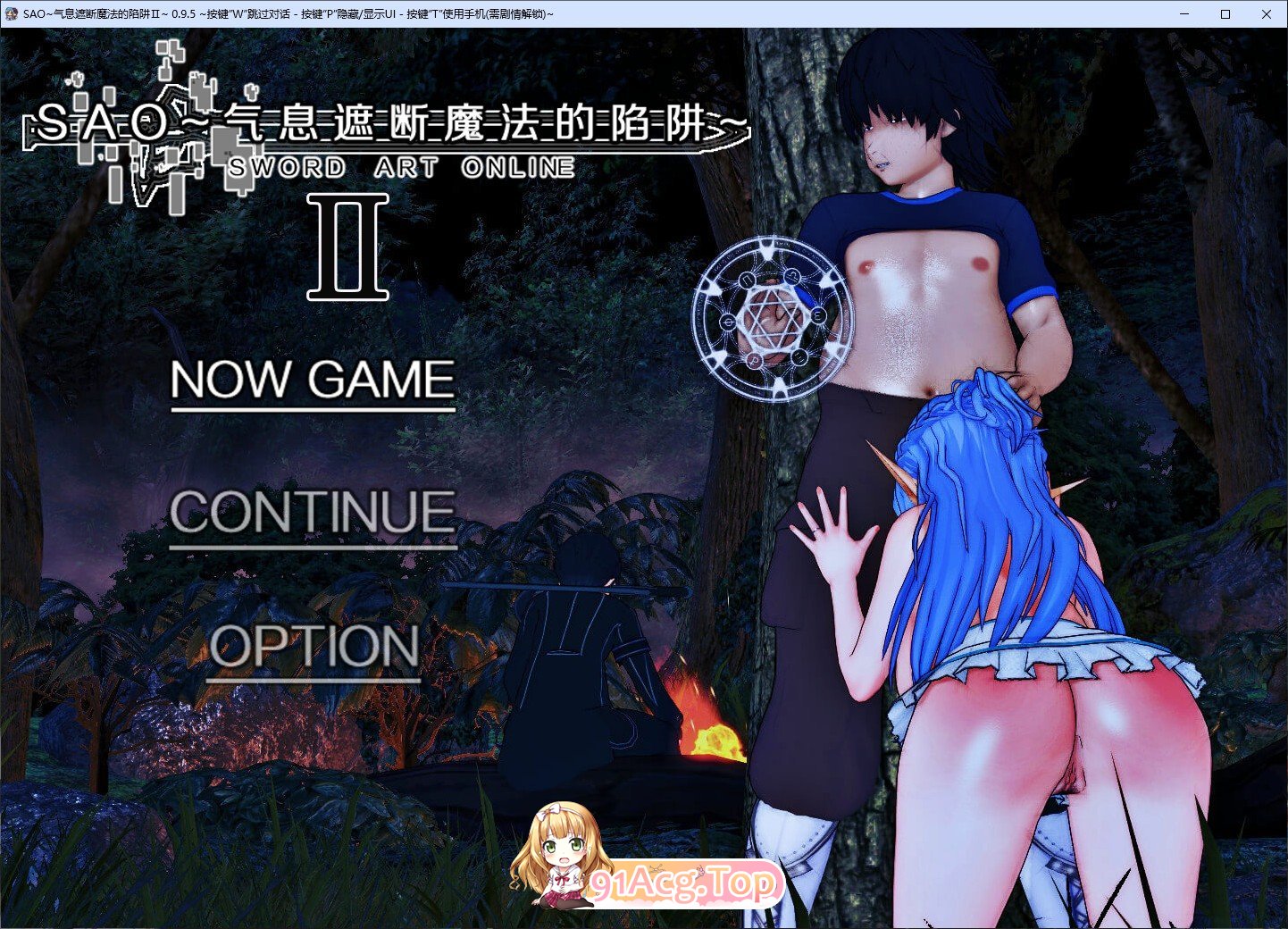Click the SWORD ART ONLINE subtitle text
This screenshot has width=1288, height=929.
[401, 167]
